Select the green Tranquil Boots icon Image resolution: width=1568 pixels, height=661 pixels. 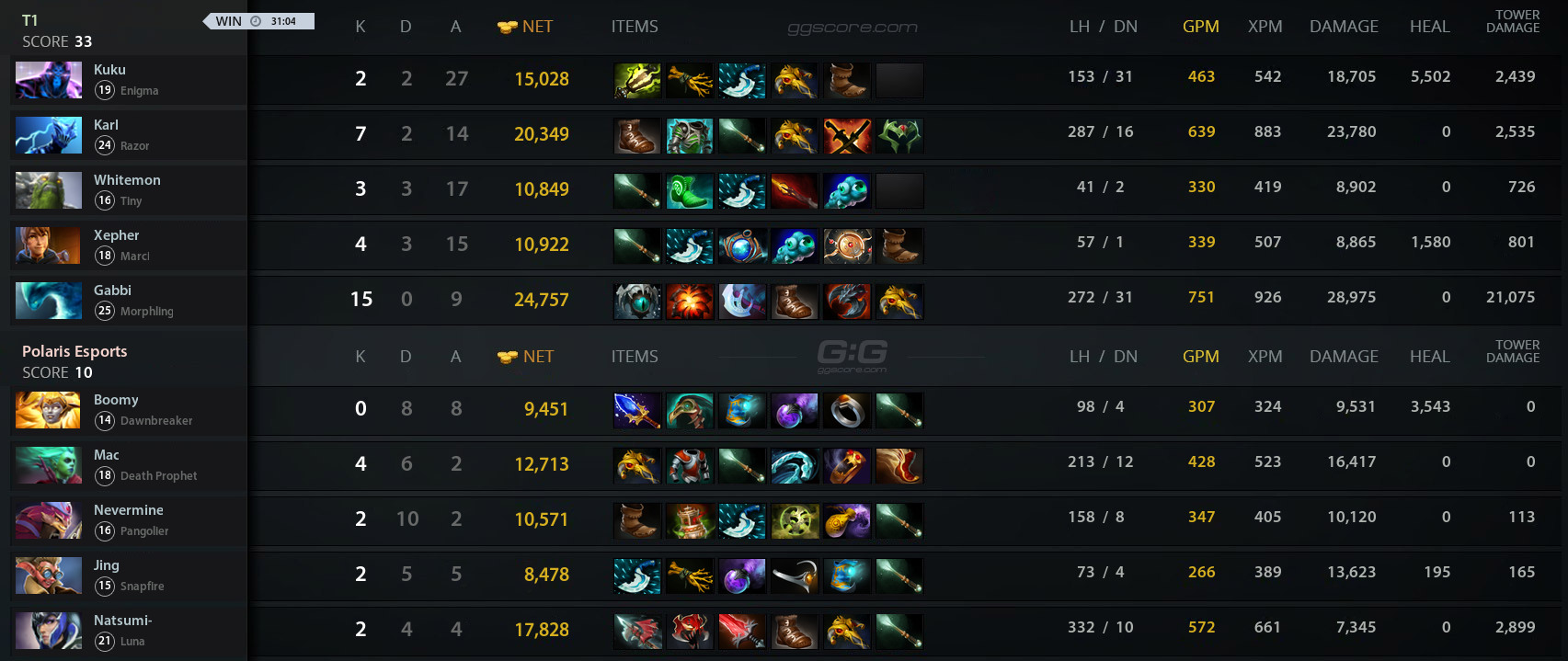(690, 191)
